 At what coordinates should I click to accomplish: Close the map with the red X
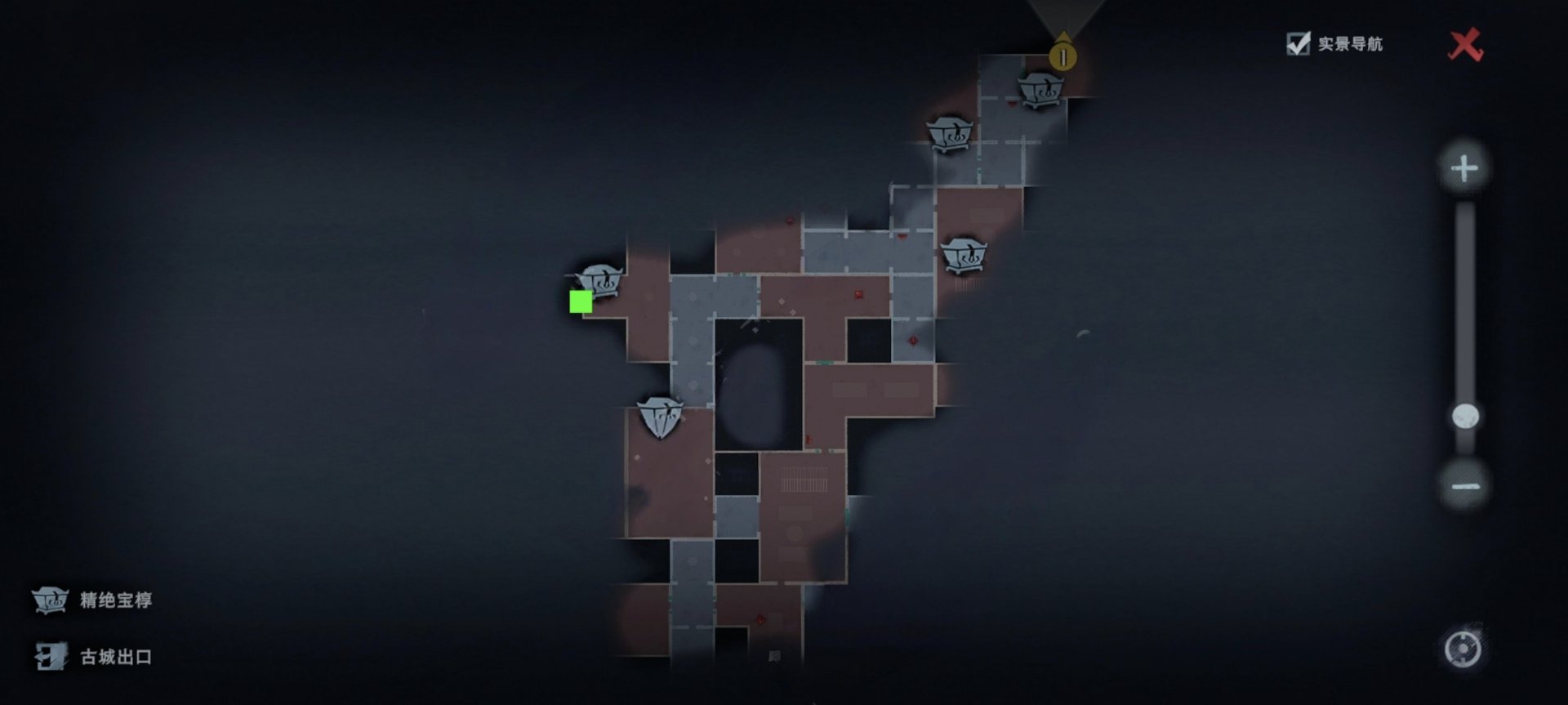(1465, 45)
